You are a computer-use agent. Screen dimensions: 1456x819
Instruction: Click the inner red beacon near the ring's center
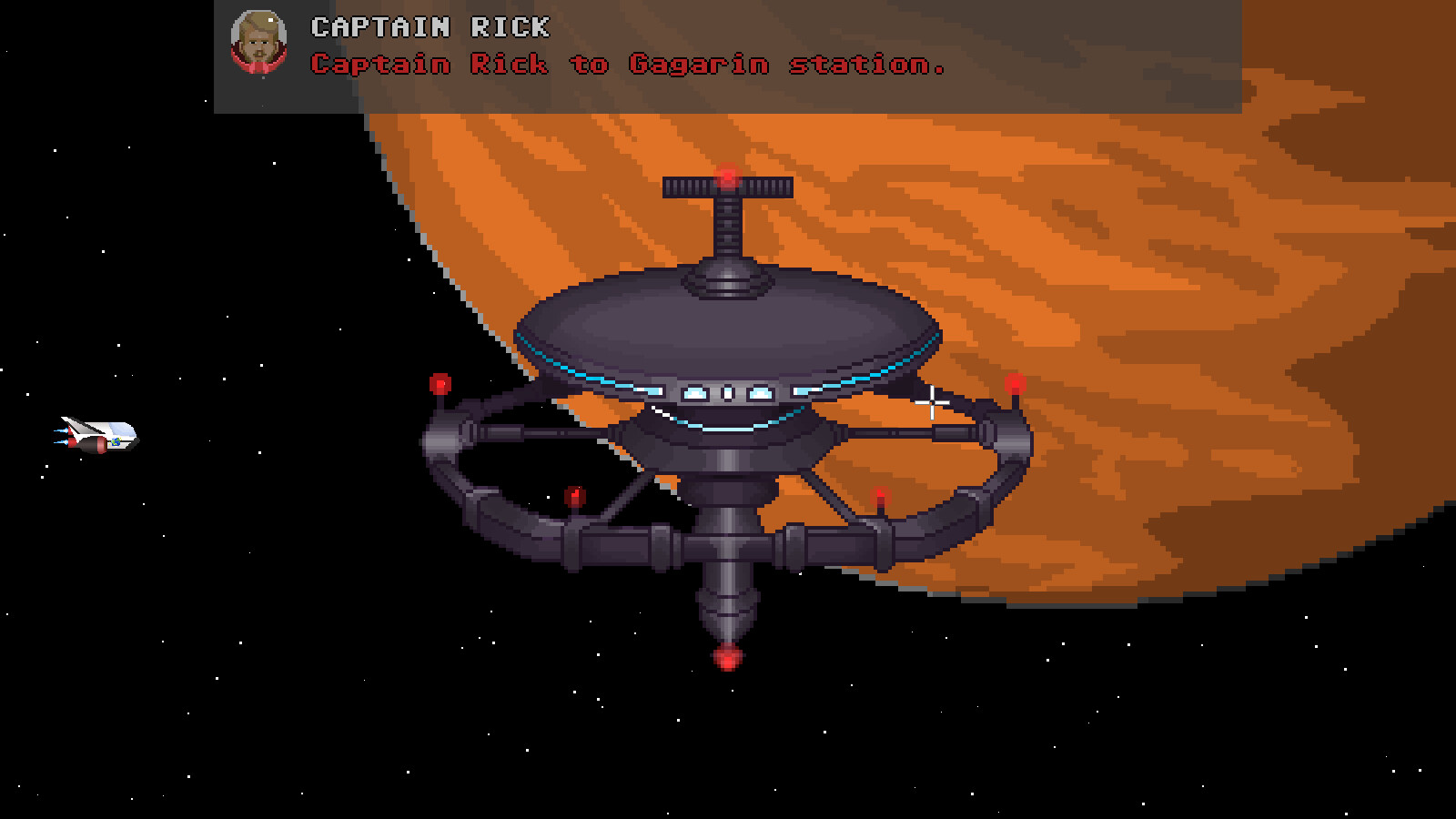(x=576, y=494)
